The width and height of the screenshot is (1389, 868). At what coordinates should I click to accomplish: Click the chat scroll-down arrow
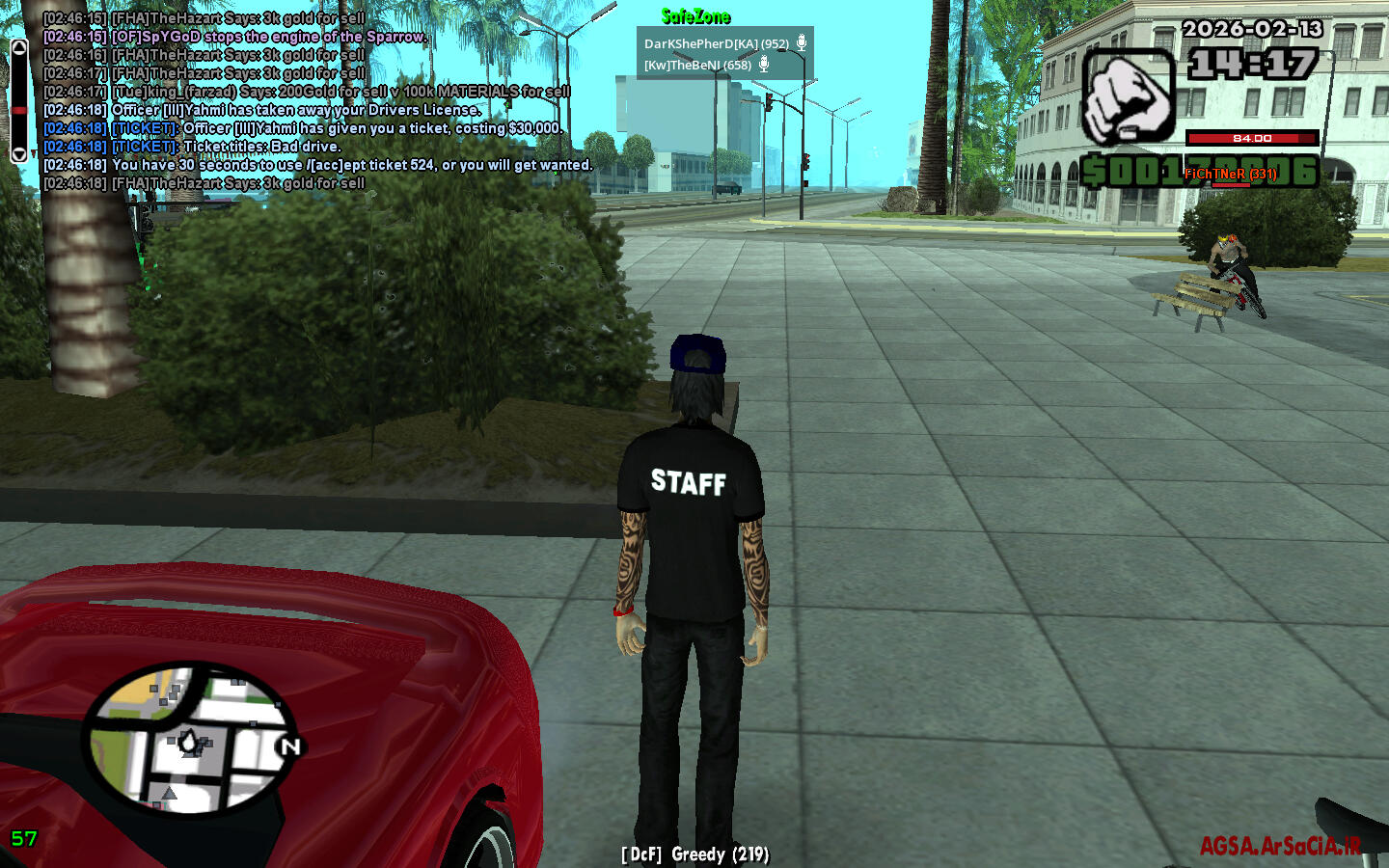coord(18,154)
